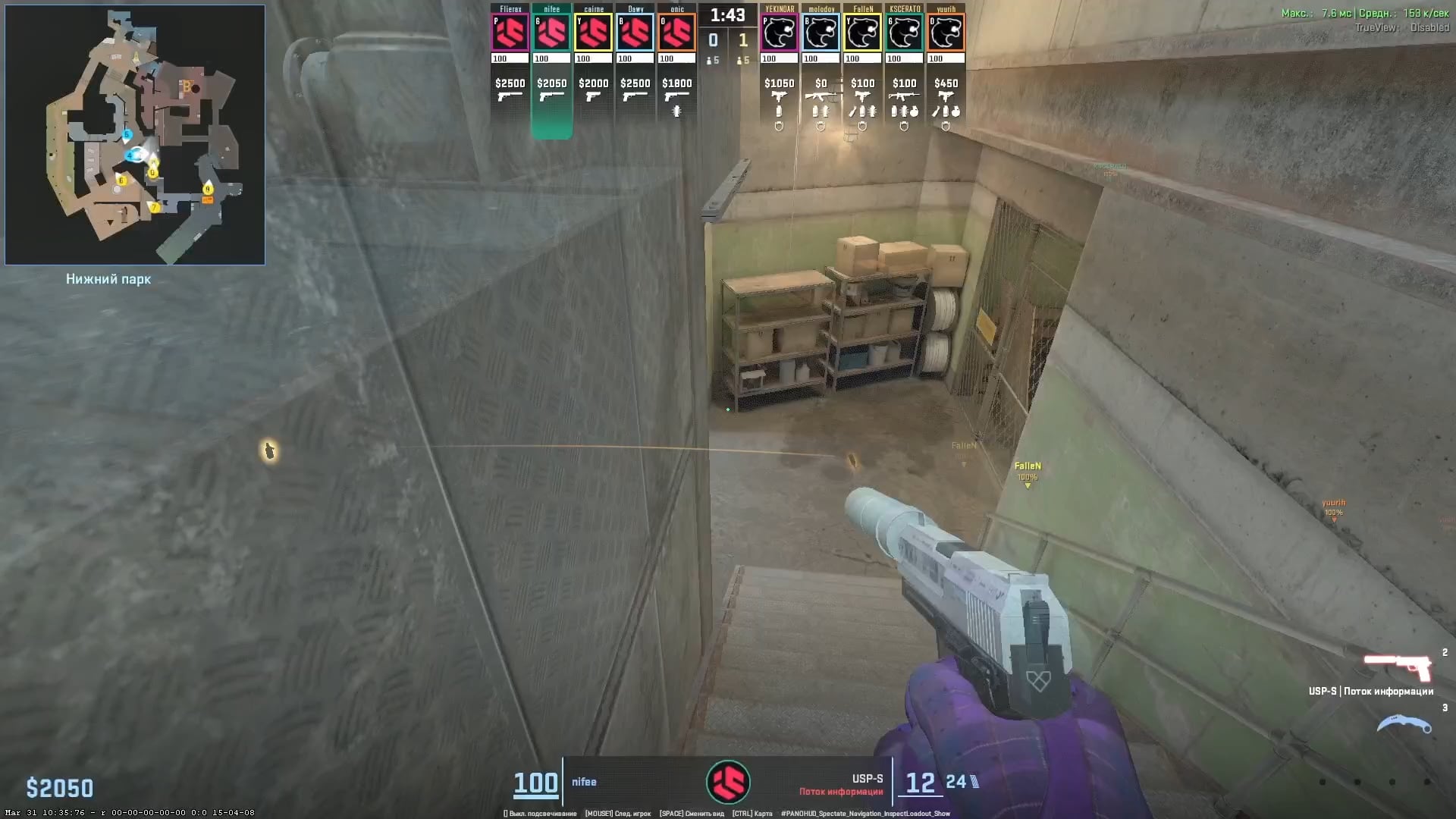Choose yuurih's player card

[946, 33]
